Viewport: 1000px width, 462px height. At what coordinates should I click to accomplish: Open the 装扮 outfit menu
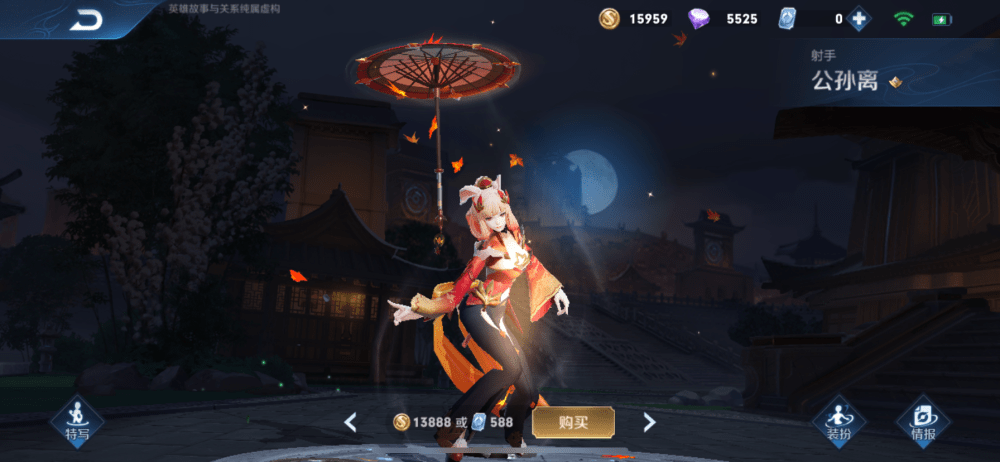click(838, 421)
